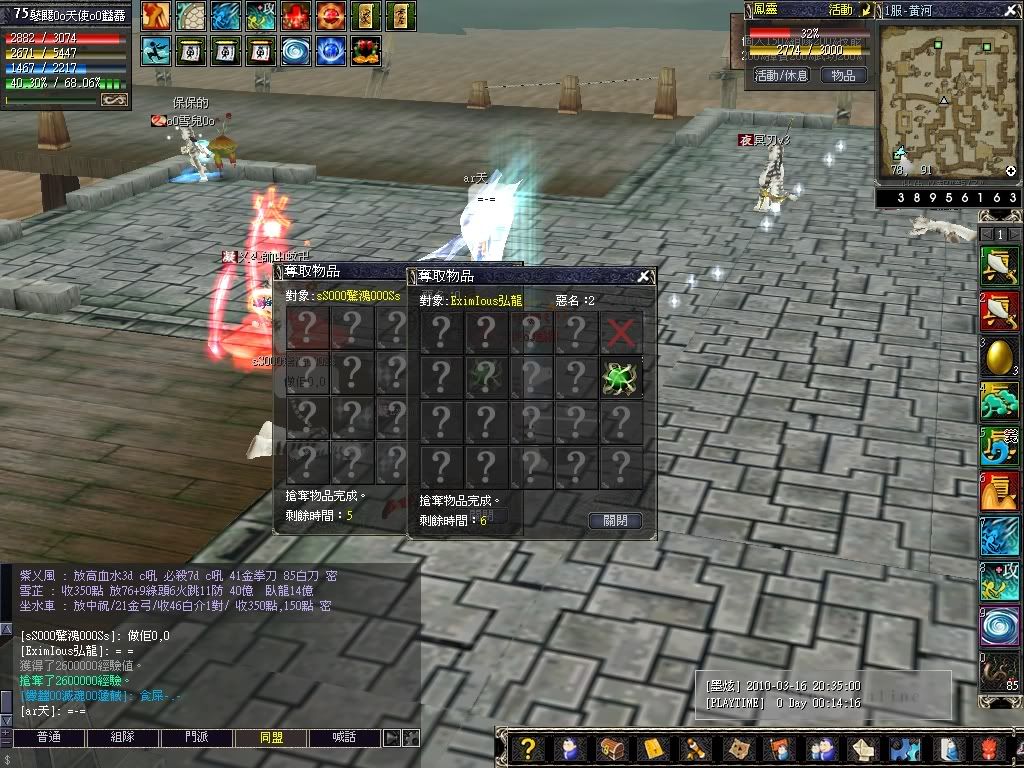Screen dimensions: 1024x768
Task: Open help via yellow question mark icon
Action: pos(529,749)
